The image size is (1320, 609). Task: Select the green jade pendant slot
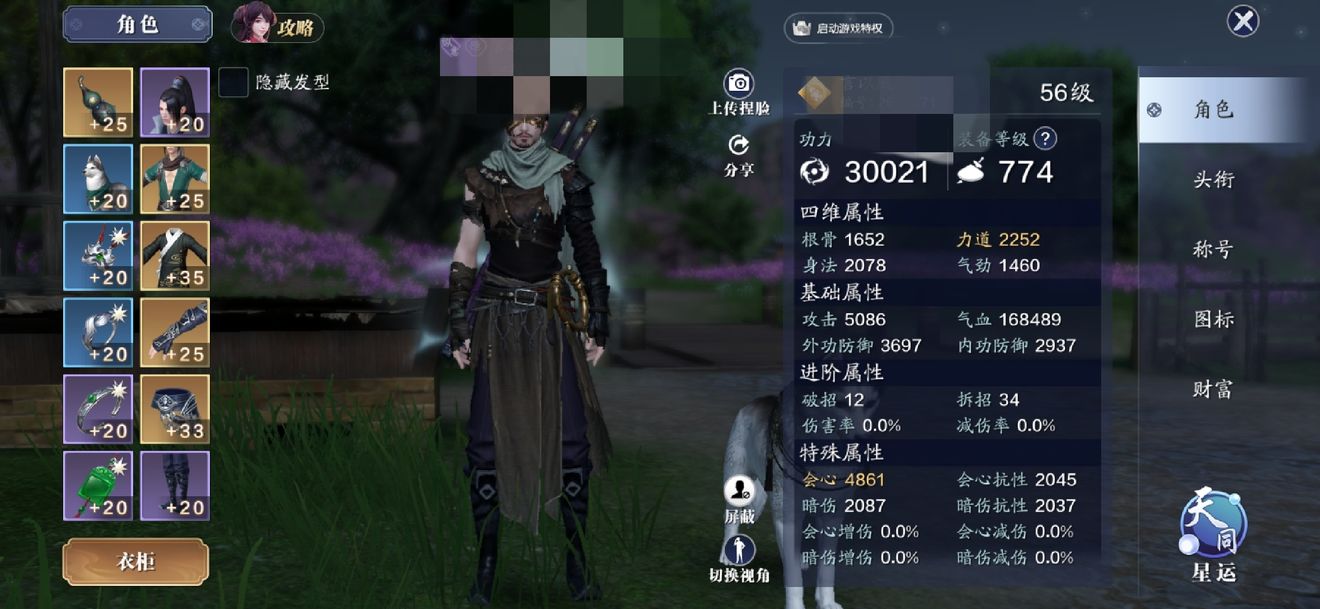(x=98, y=485)
